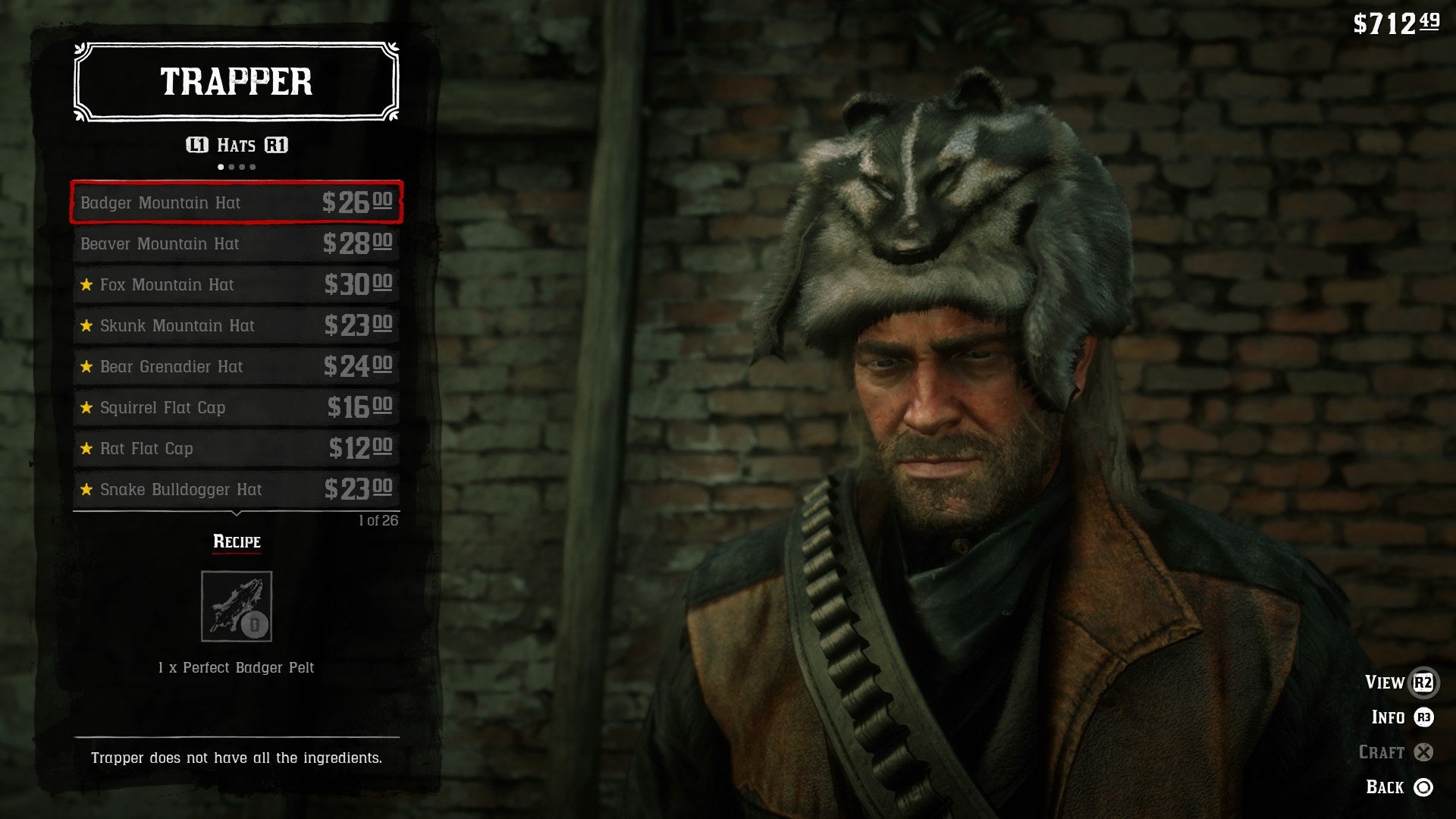The height and width of the screenshot is (819, 1456).
Task: Toggle the star on Fox Mountain Hat
Action: coord(86,285)
